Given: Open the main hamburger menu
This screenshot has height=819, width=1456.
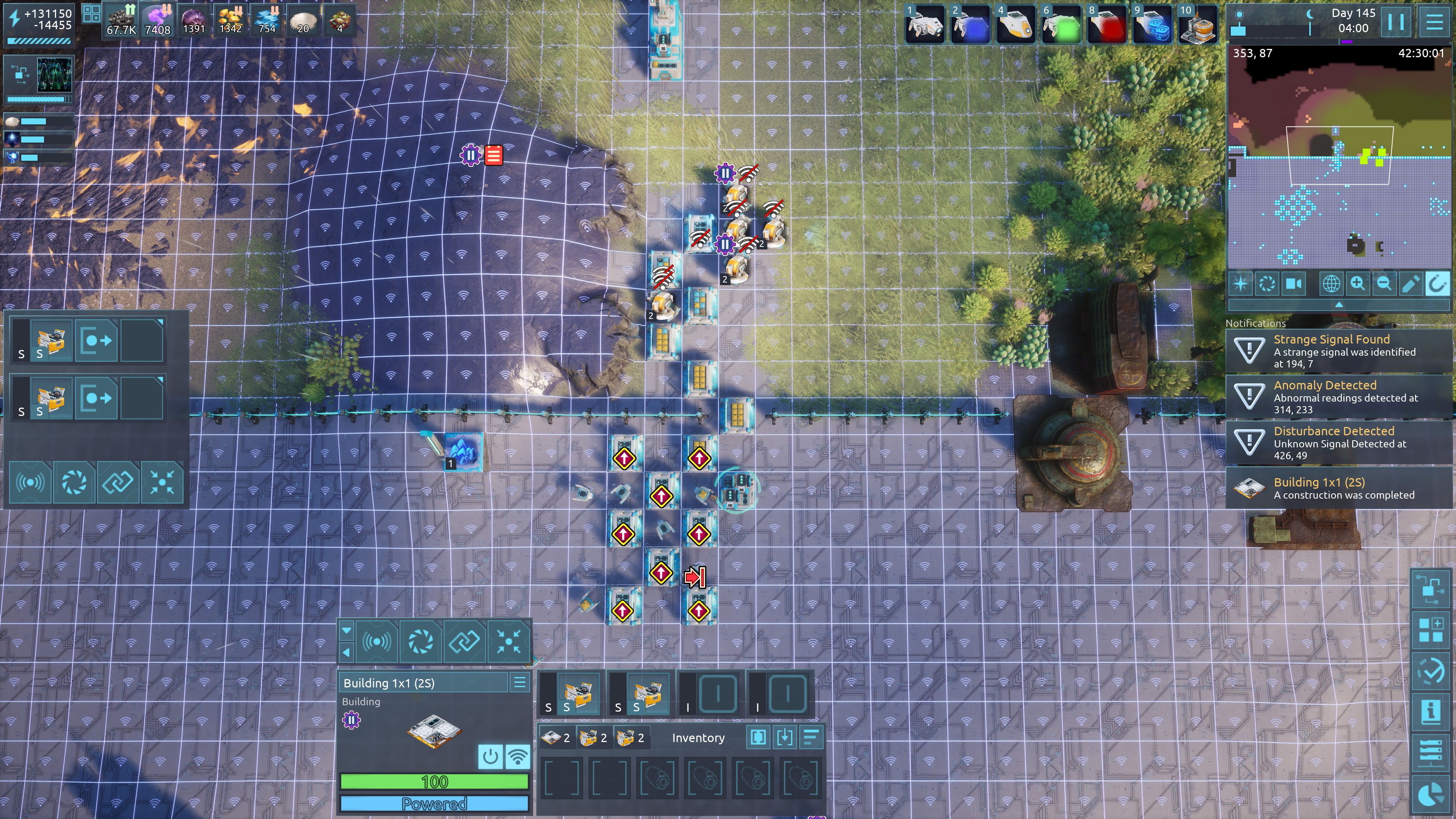Looking at the screenshot, I should 1434,23.
